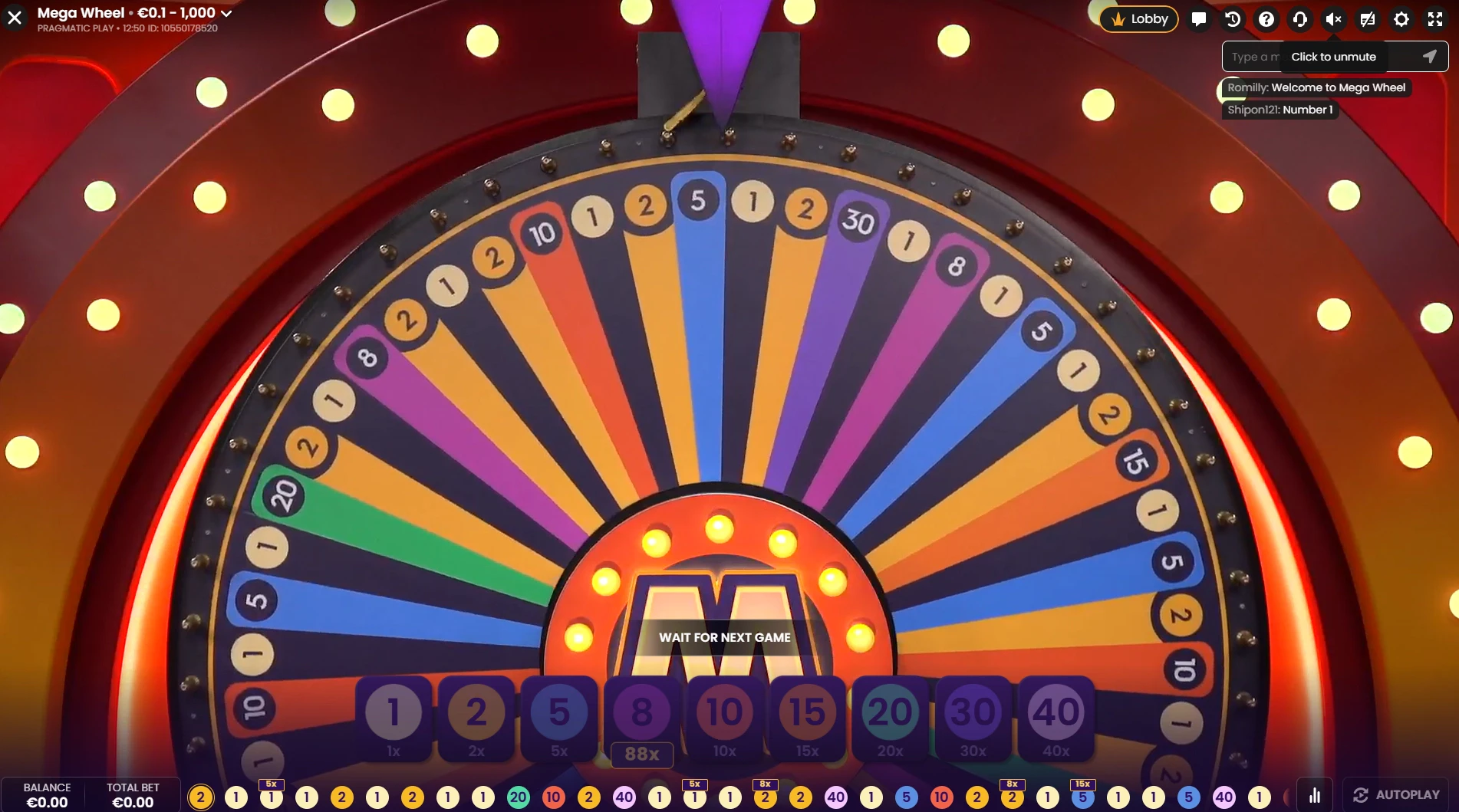Enter fullscreen mode
This screenshot has height=812, width=1459.
coord(1434,19)
